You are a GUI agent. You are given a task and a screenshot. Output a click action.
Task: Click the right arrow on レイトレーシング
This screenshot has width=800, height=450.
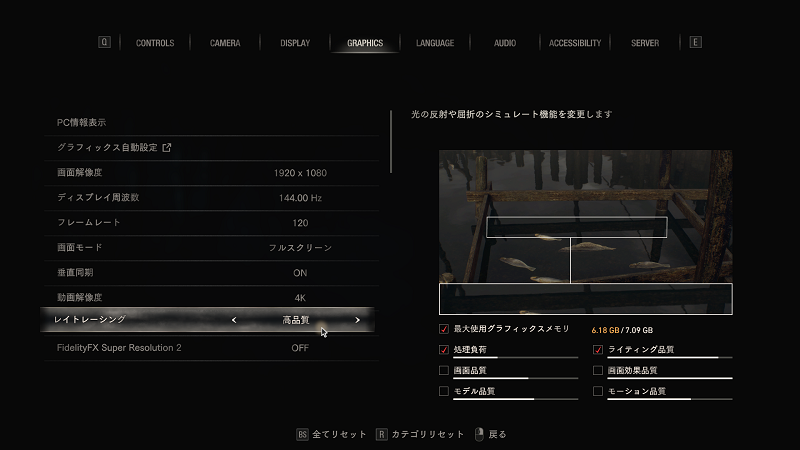click(x=357, y=320)
